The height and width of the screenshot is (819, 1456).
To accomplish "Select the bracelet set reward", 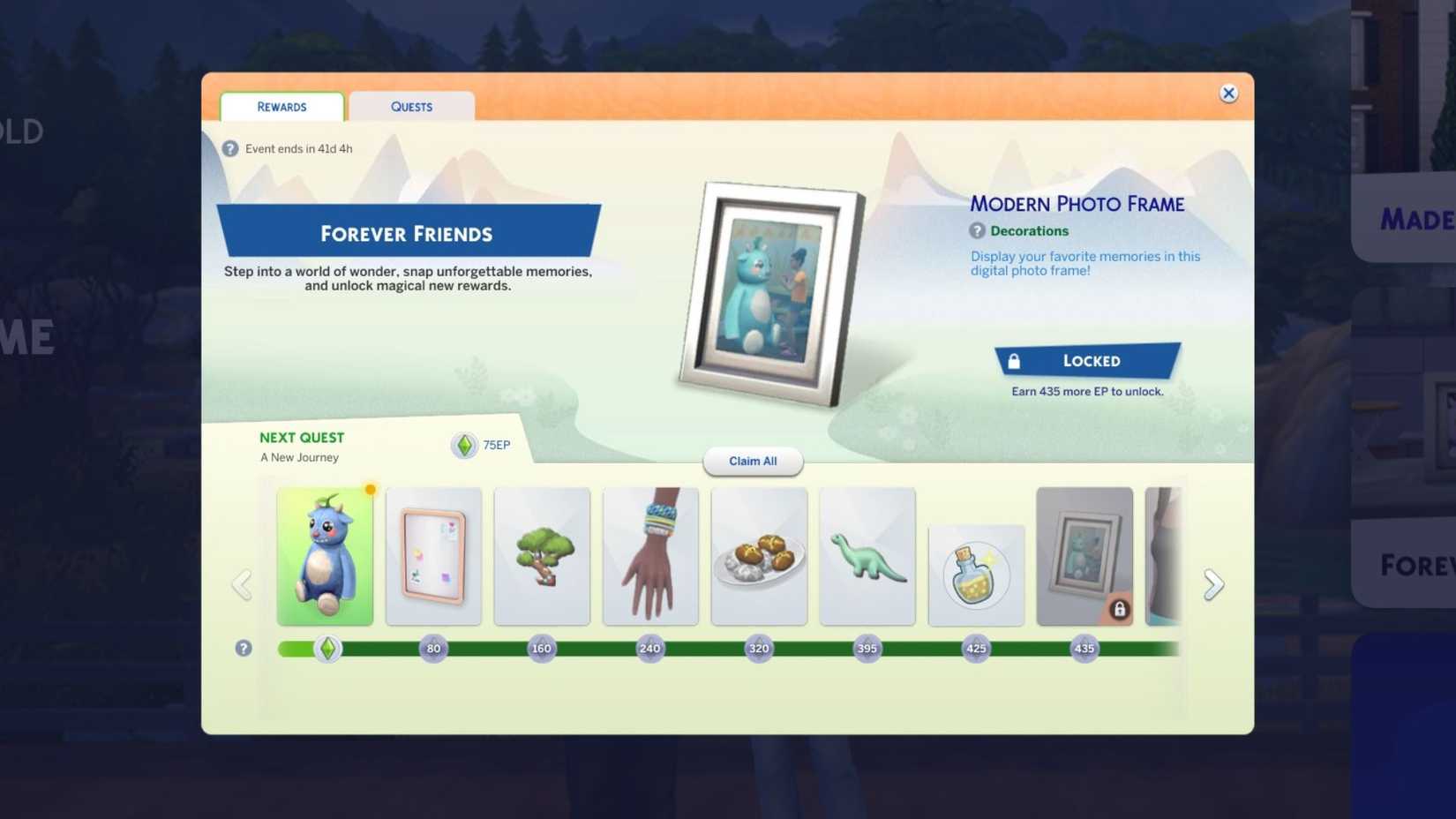I will (x=650, y=556).
